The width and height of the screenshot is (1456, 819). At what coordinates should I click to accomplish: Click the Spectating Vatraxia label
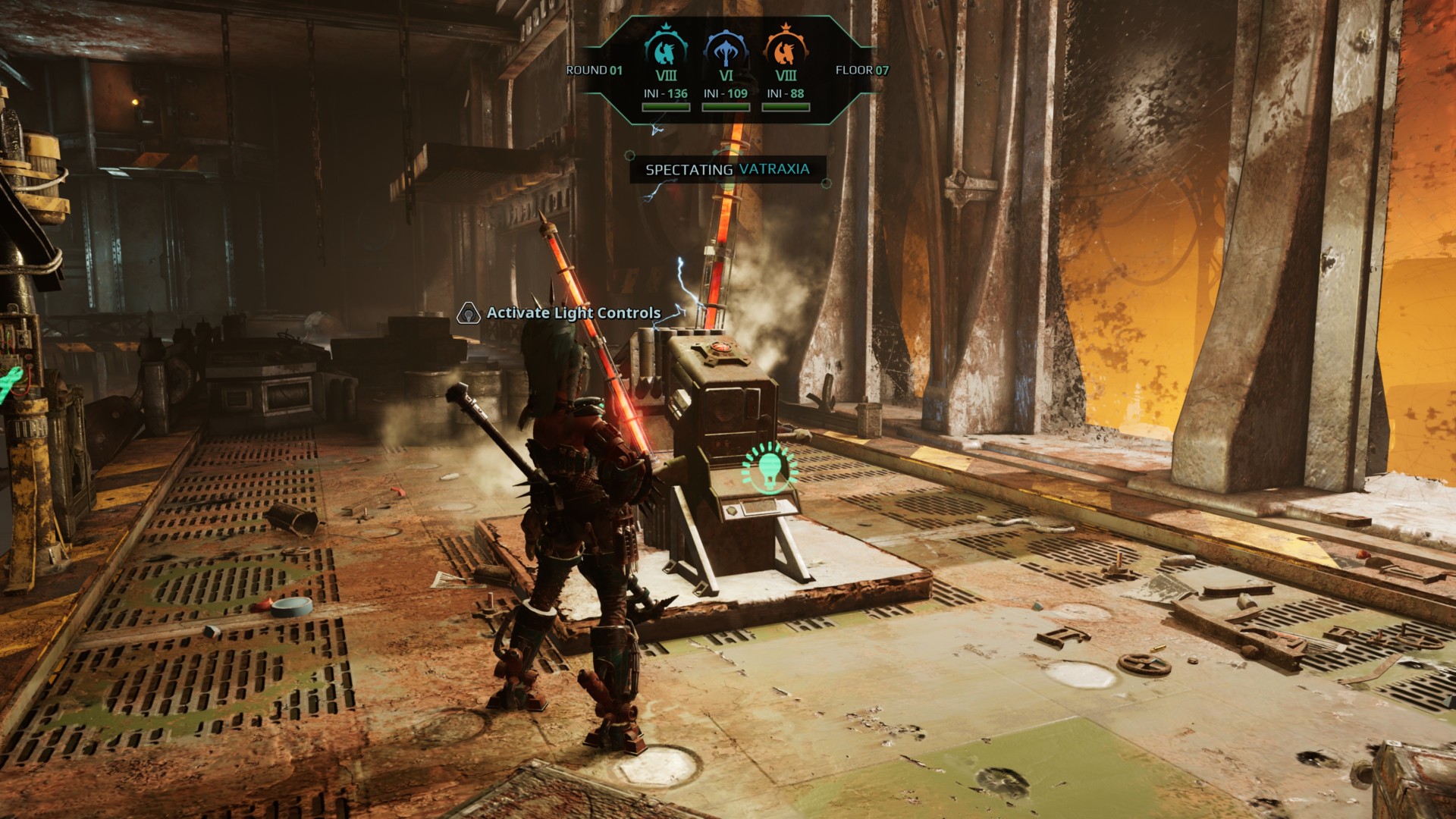click(727, 169)
